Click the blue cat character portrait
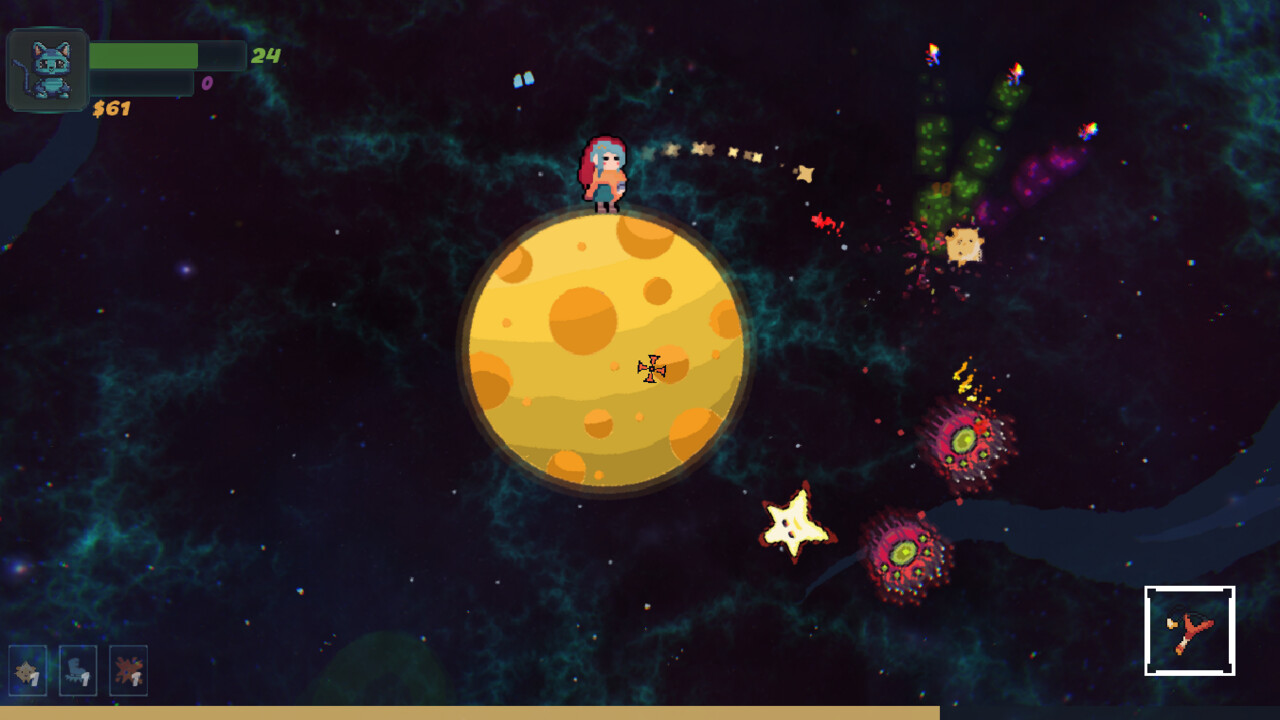The height and width of the screenshot is (720, 1280). click(48, 70)
